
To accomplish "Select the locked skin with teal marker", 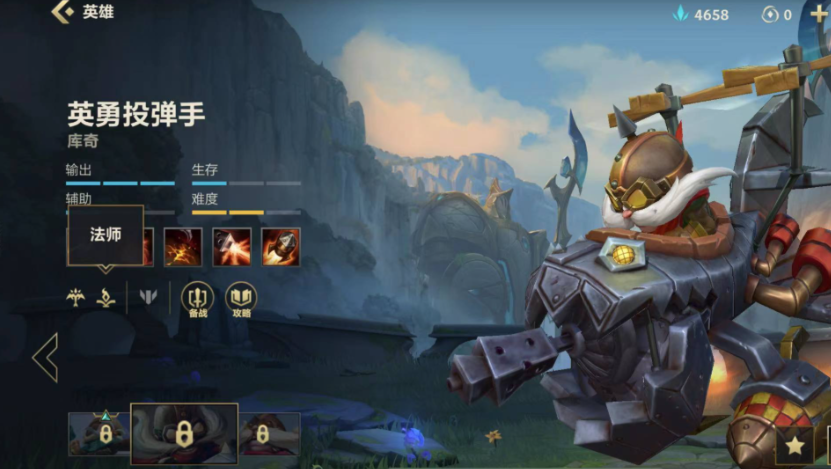I will click(x=98, y=434).
